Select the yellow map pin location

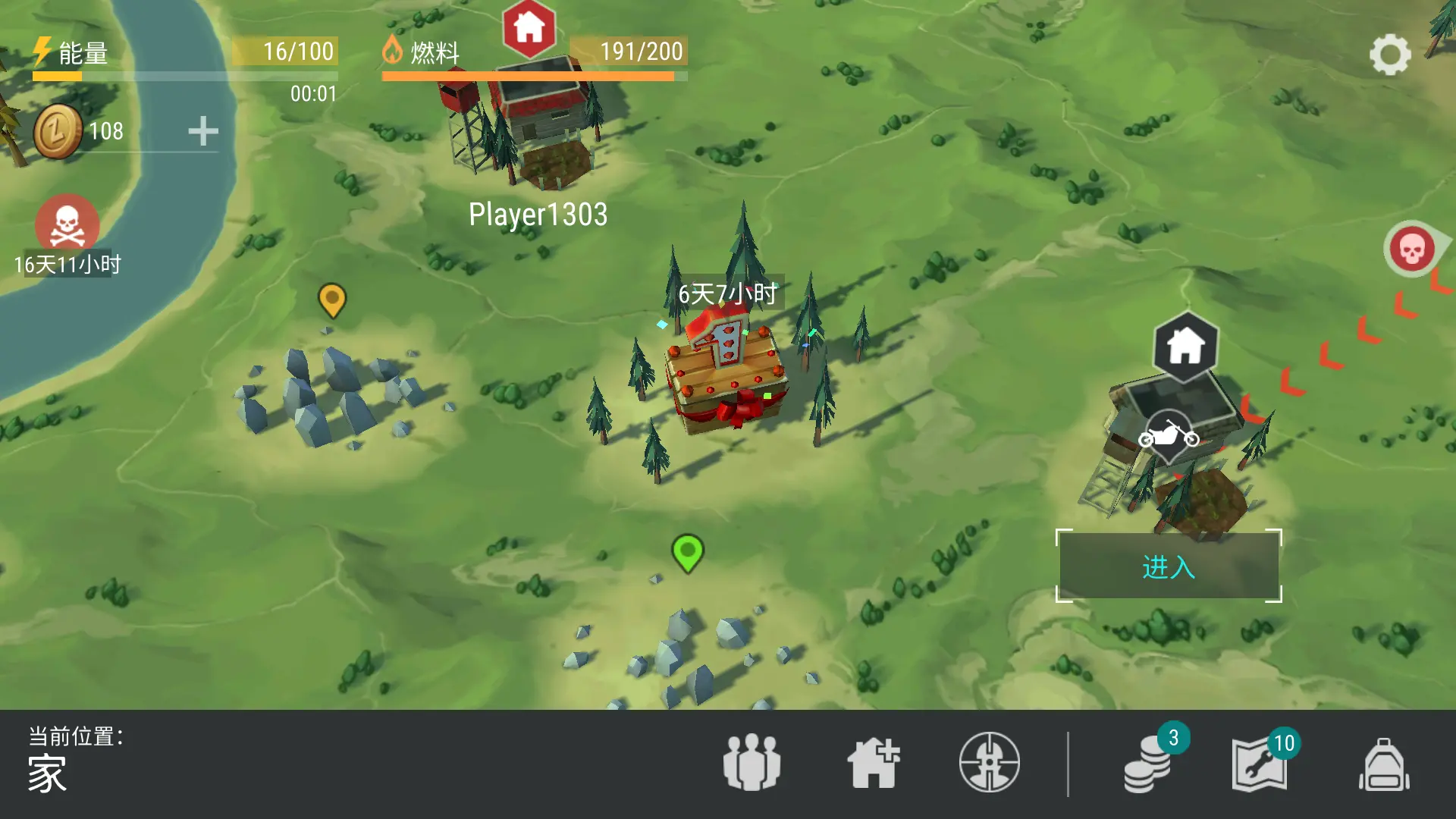[x=332, y=300]
